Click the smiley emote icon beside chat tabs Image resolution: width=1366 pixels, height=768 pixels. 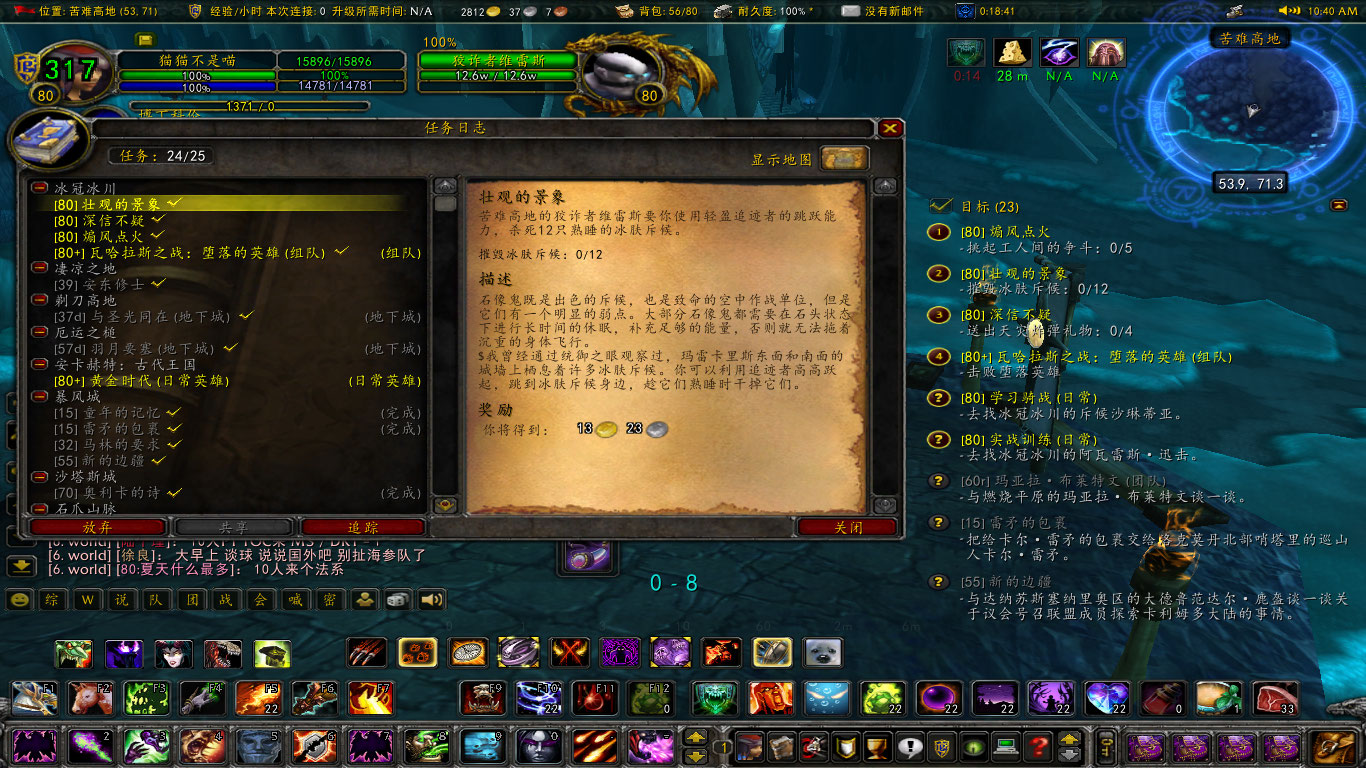tap(20, 600)
